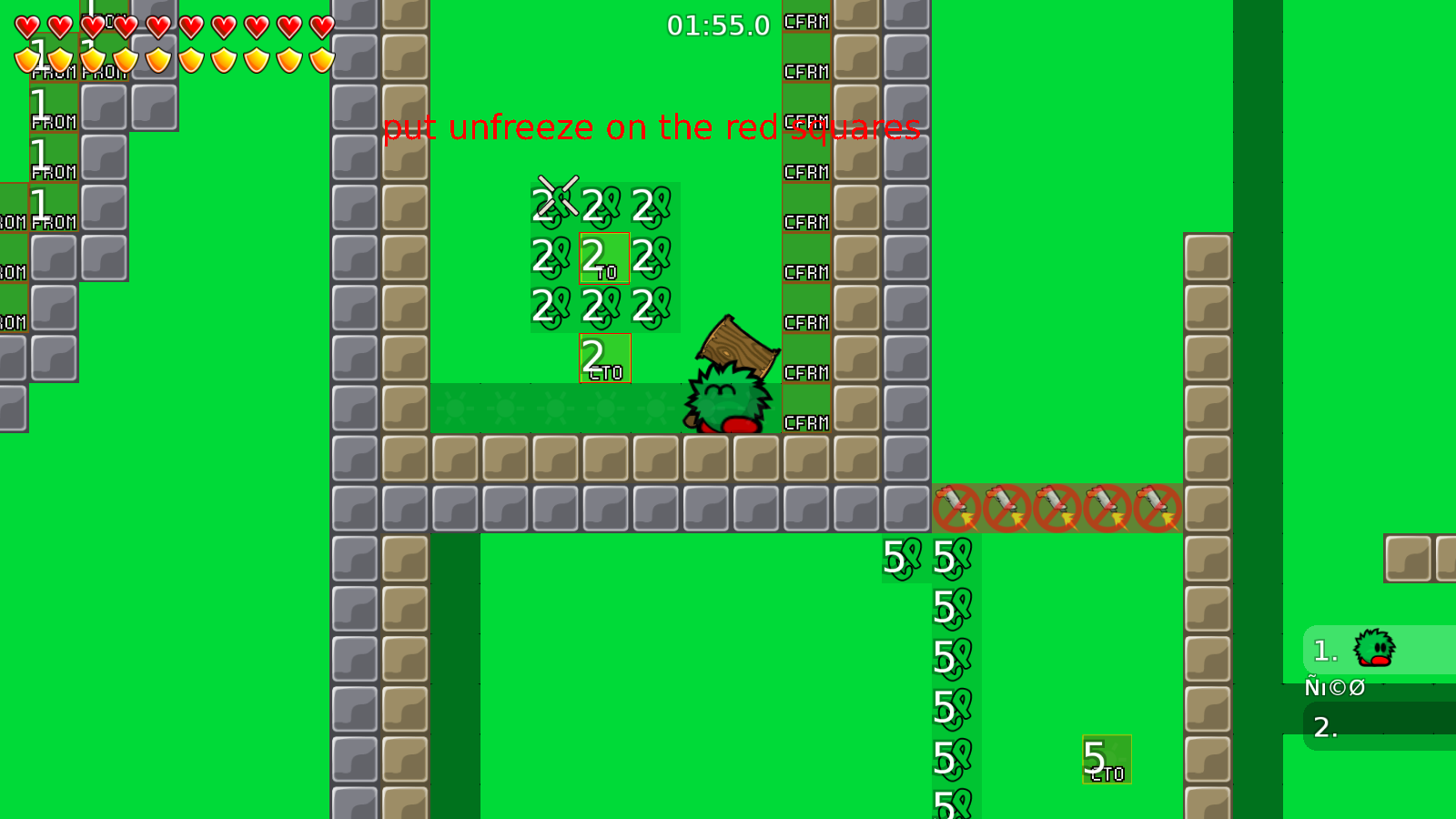Click the red instruction text 'put unfreeze on the red squares'

click(652, 127)
